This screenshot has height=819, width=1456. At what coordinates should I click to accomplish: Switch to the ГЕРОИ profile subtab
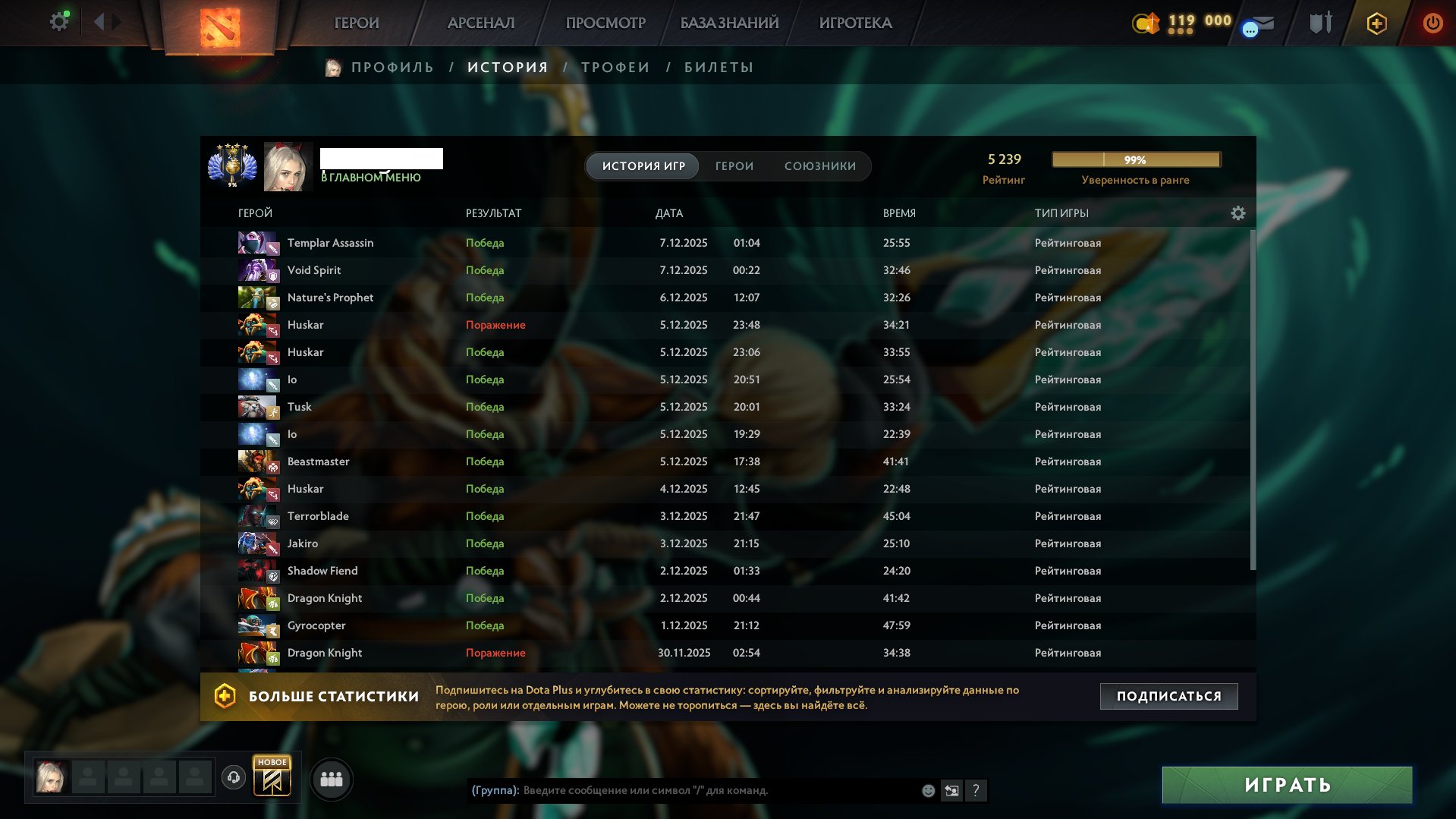pos(733,165)
